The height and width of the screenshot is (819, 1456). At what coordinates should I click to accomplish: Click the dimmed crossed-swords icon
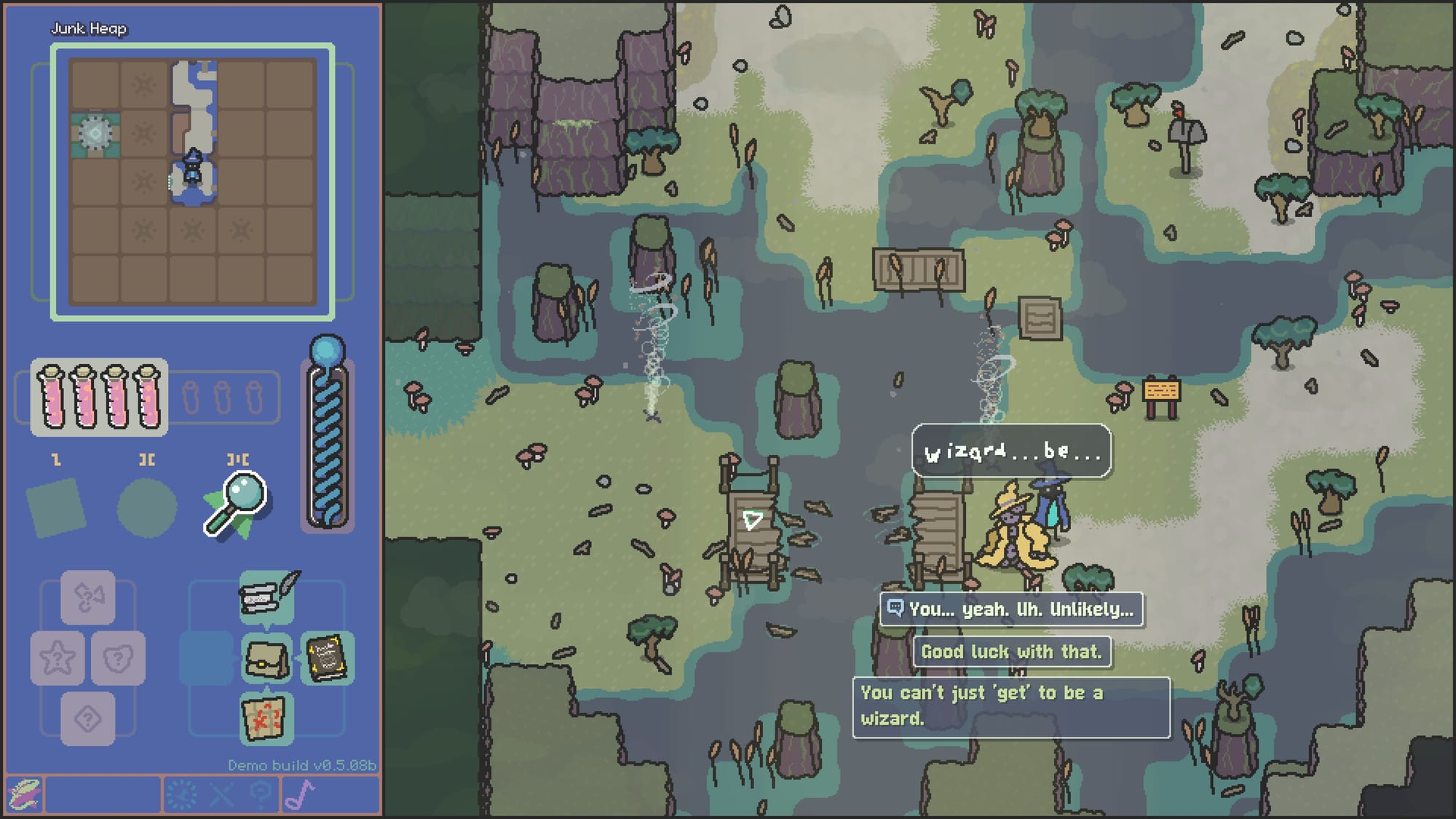coord(221,795)
